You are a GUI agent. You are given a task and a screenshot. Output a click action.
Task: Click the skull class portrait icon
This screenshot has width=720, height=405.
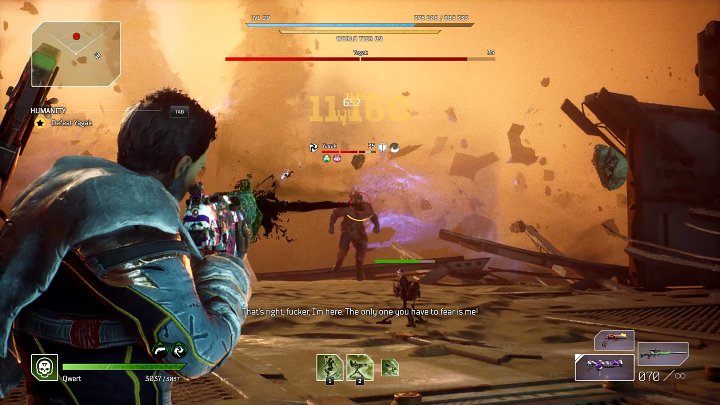(43, 366)
